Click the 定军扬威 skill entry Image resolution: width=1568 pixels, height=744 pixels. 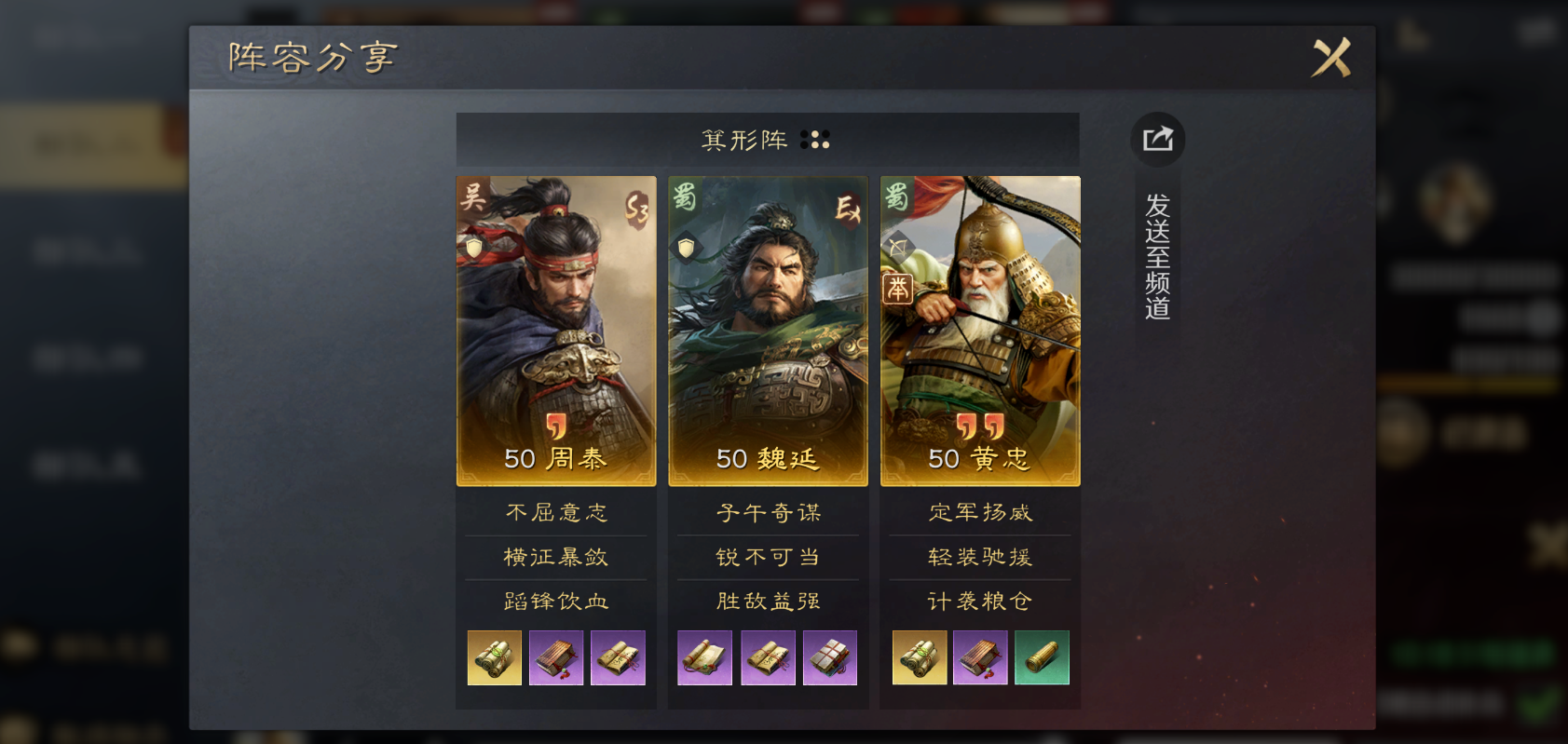(x=977, y=512)
